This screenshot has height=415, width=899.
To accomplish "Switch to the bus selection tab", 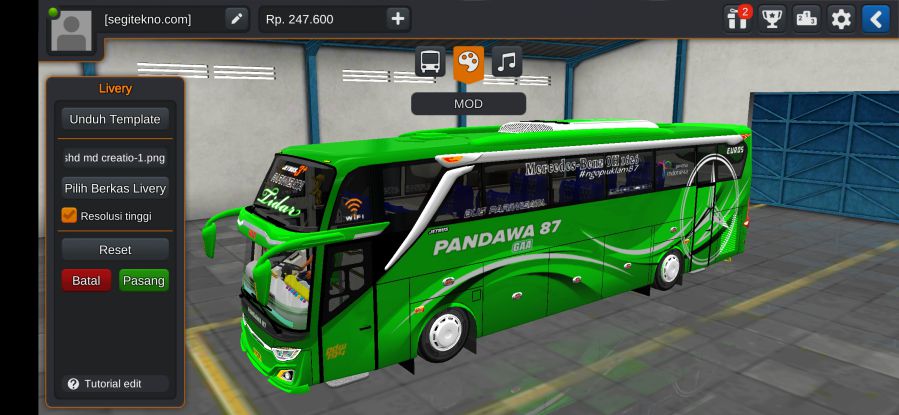I will 430,62.
